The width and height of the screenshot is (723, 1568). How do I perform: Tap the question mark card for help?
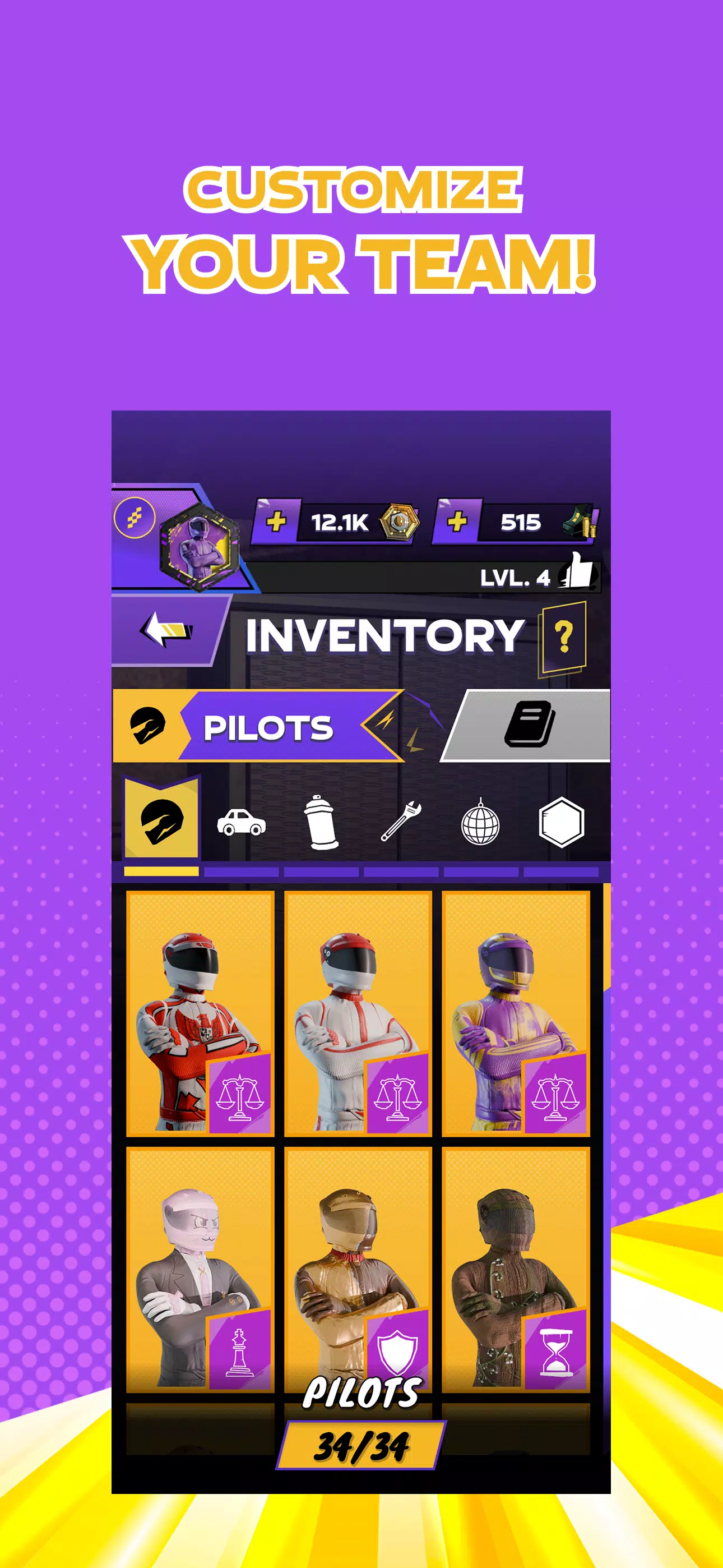click(x=566, y=635)
